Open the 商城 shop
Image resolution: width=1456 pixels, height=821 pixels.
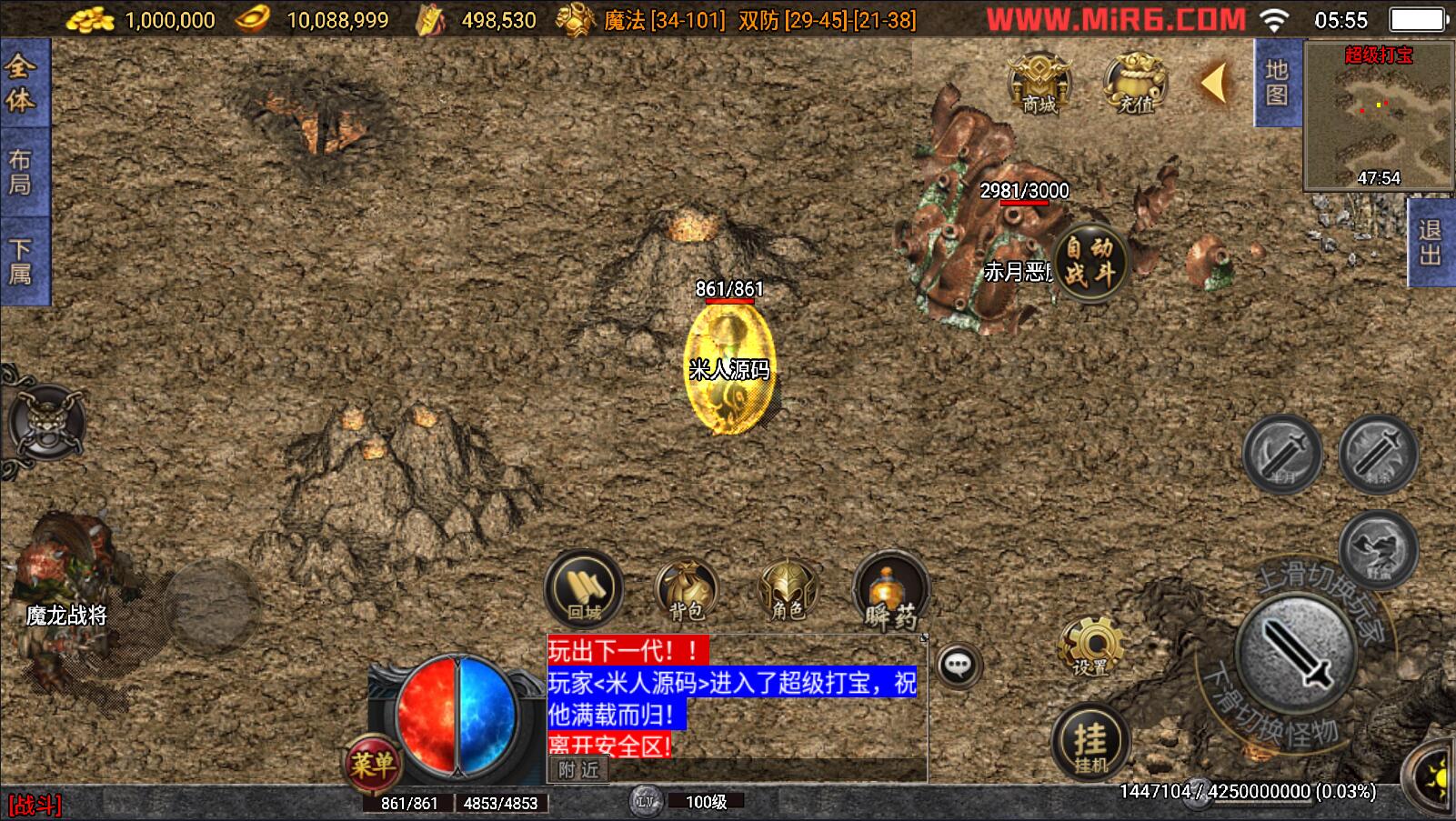click(1039, 84)
